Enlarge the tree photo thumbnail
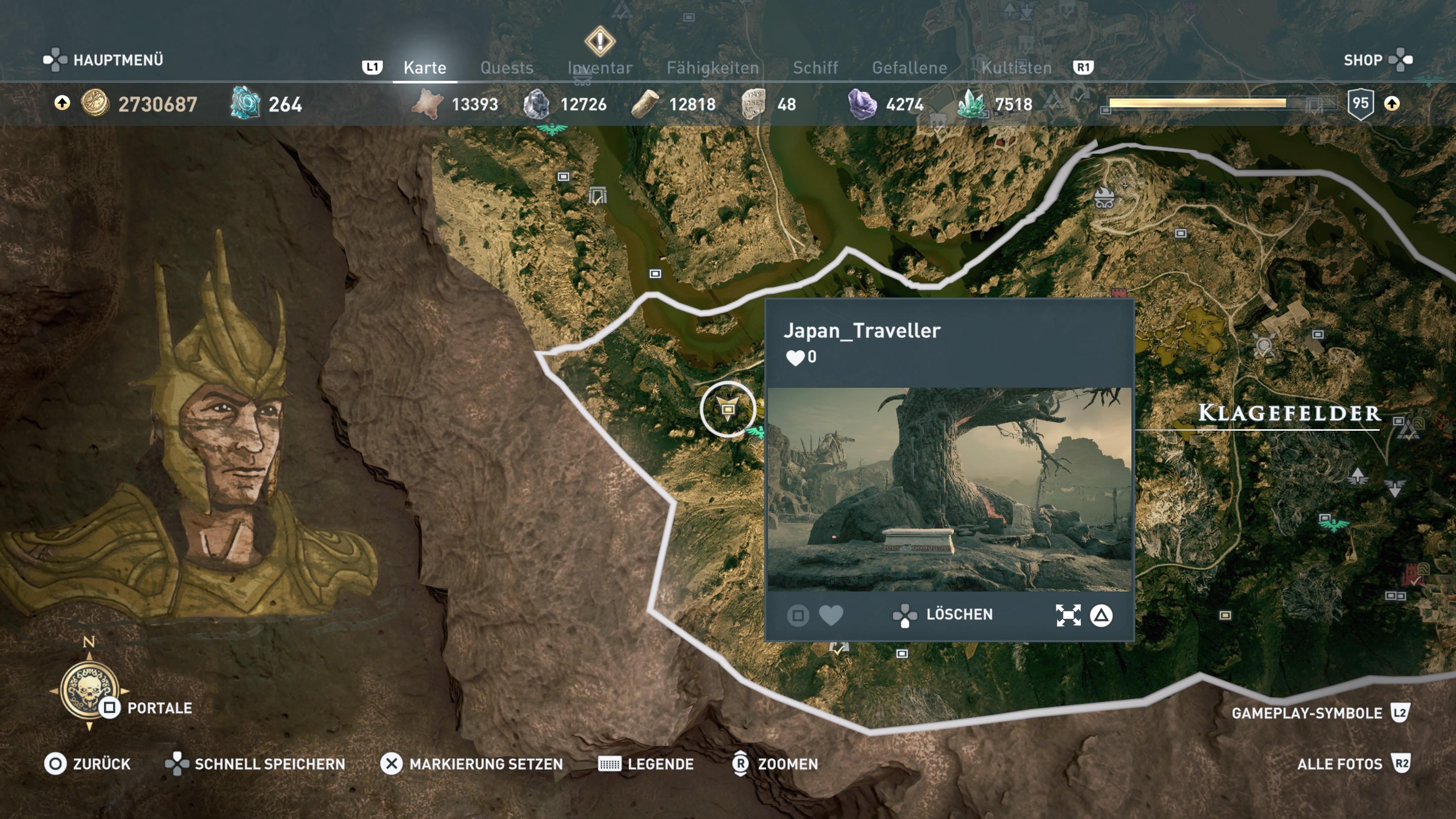This screenshot has height=819, width=1456. coord(949,489)
